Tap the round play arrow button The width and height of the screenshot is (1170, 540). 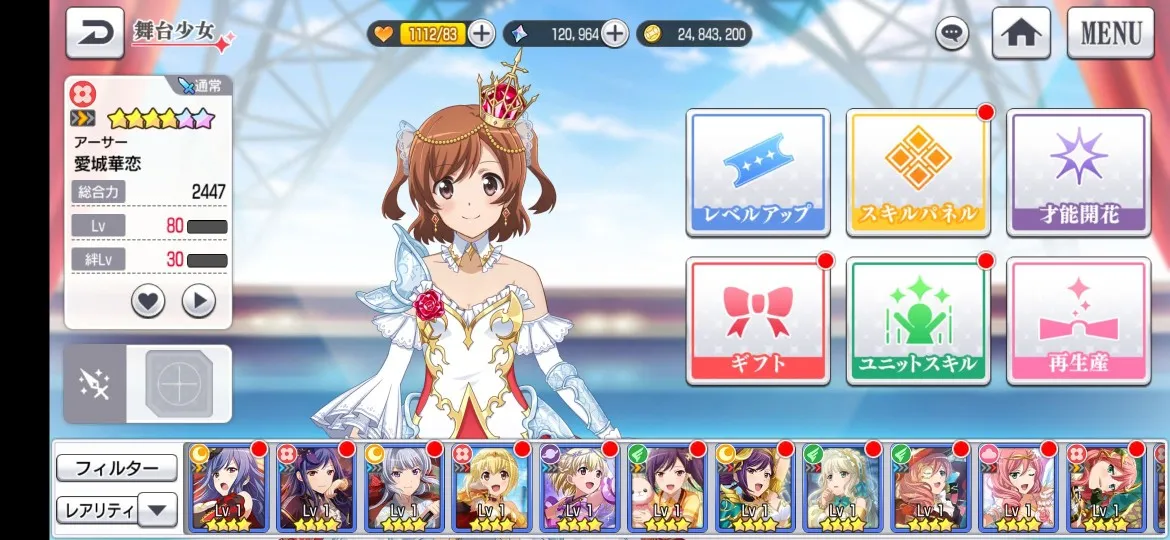pyautogui.click(x=199, y=300)
